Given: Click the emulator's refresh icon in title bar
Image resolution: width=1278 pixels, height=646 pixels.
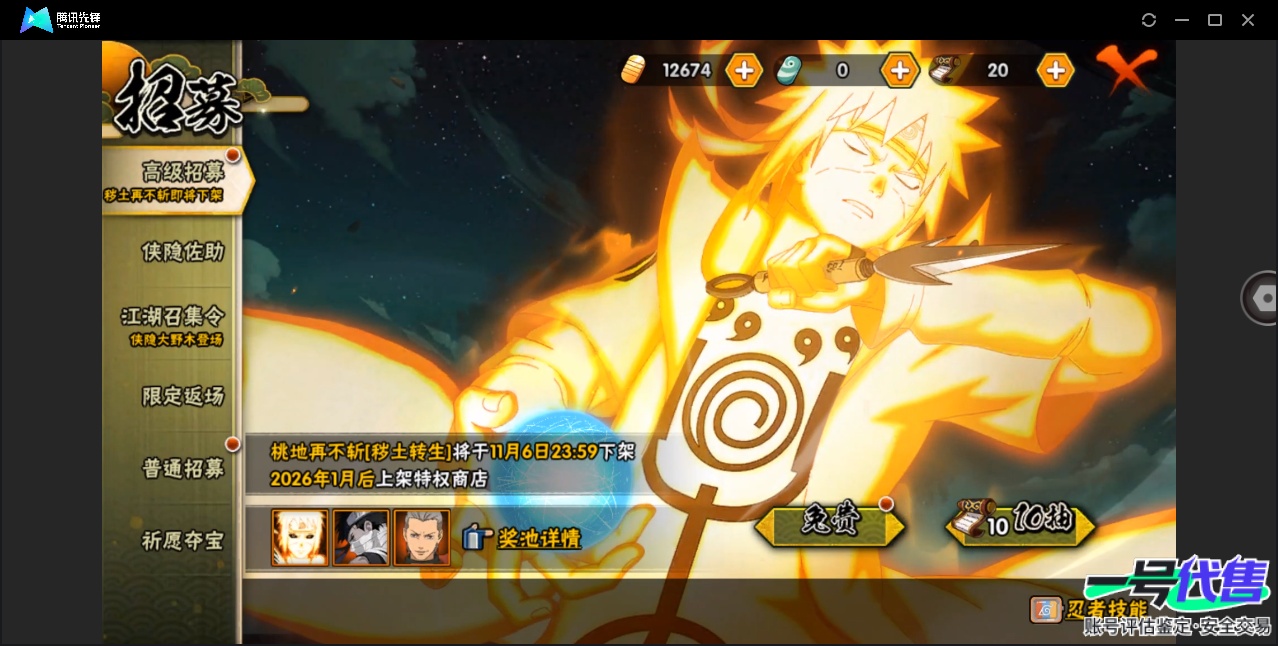Looking at the screenshot, I should [x=1149, y=20].
